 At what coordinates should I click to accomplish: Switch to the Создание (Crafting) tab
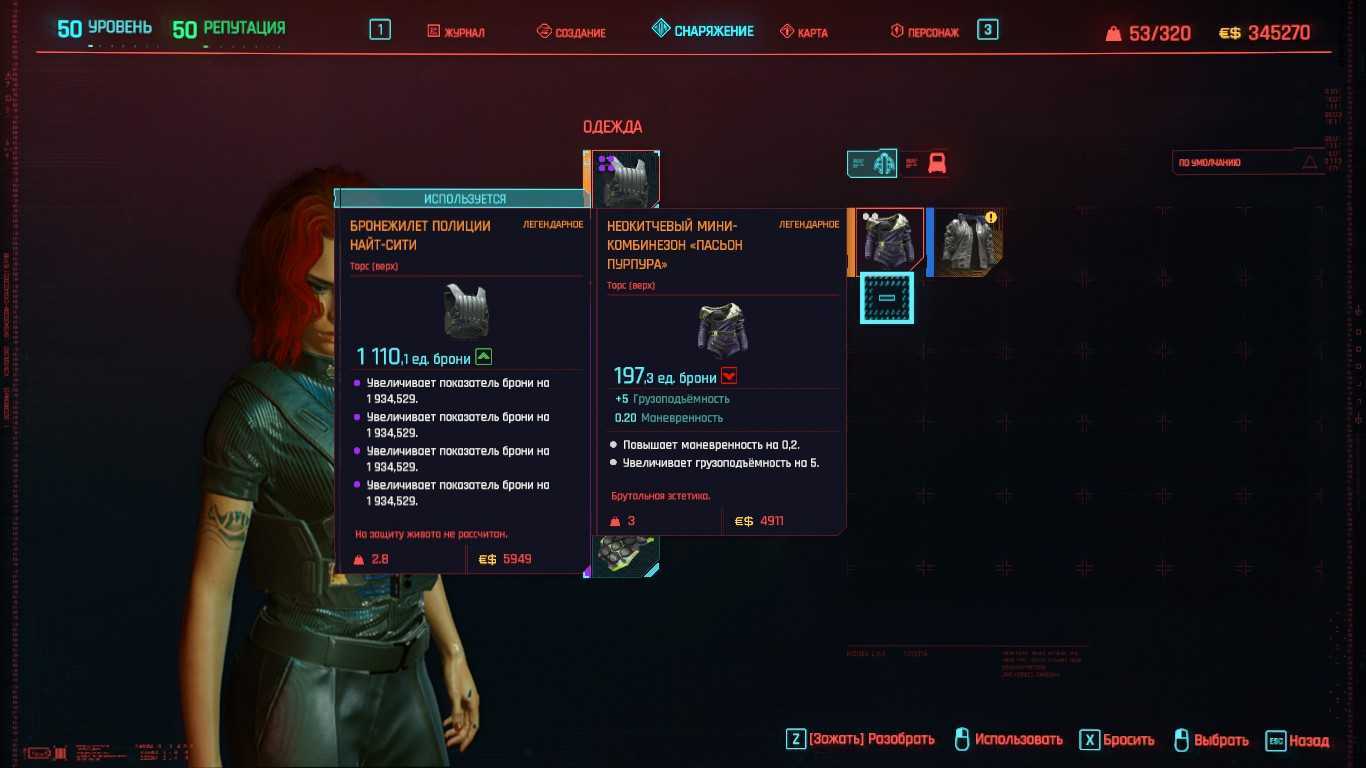(x=571, y=32)
